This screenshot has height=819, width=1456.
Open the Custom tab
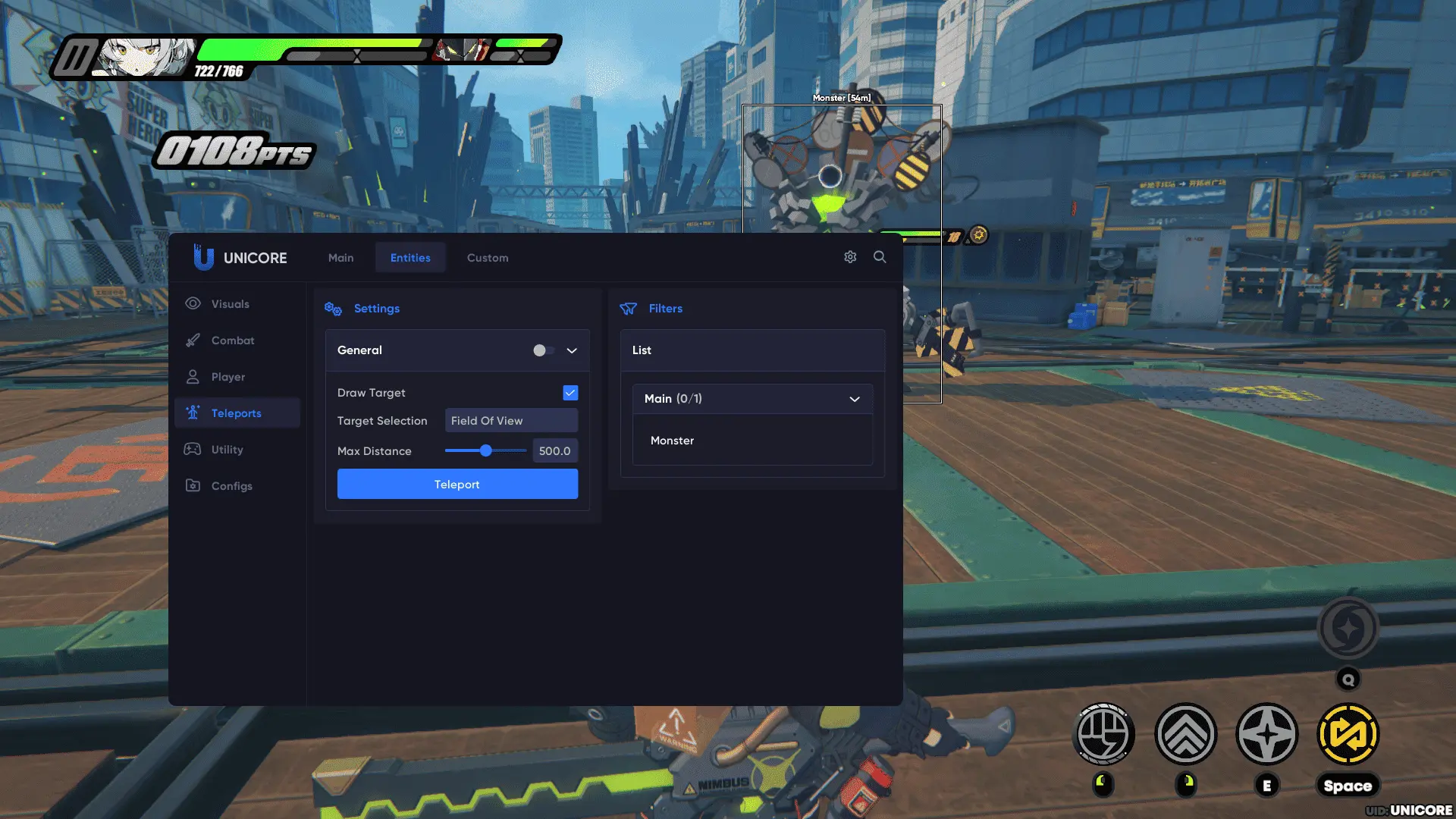(488, 258)
